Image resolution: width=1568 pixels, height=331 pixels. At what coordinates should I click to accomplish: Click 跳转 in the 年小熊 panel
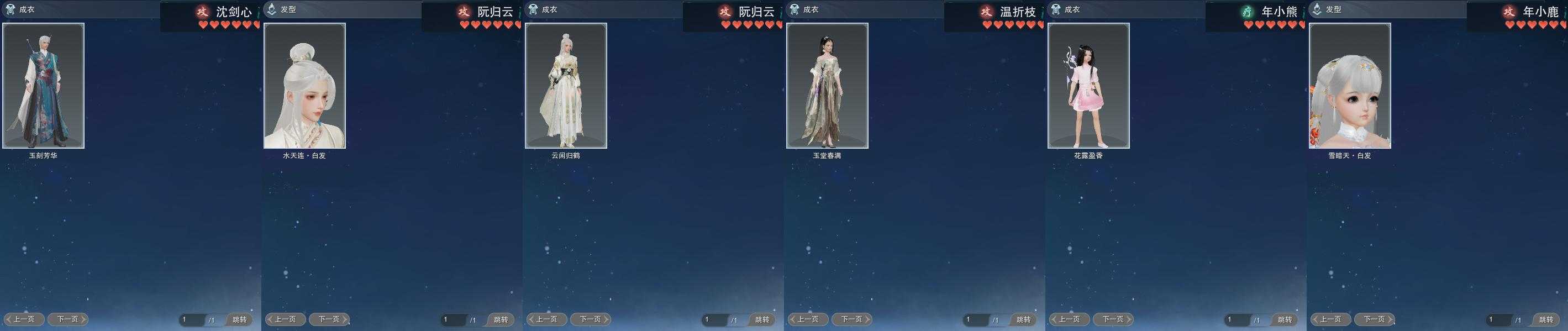1285,319
